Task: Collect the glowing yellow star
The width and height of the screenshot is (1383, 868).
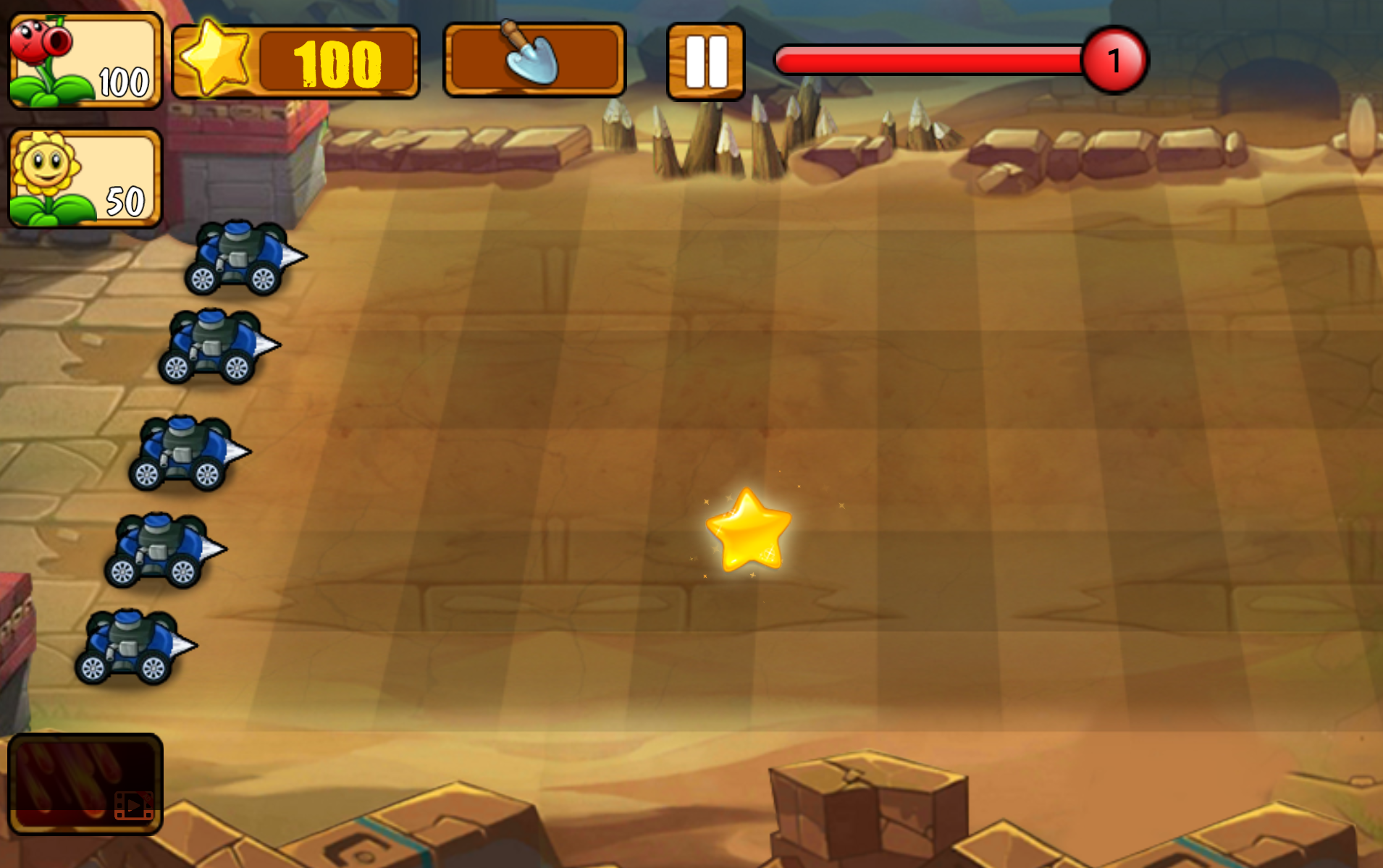Action: [x=749, y=531]
